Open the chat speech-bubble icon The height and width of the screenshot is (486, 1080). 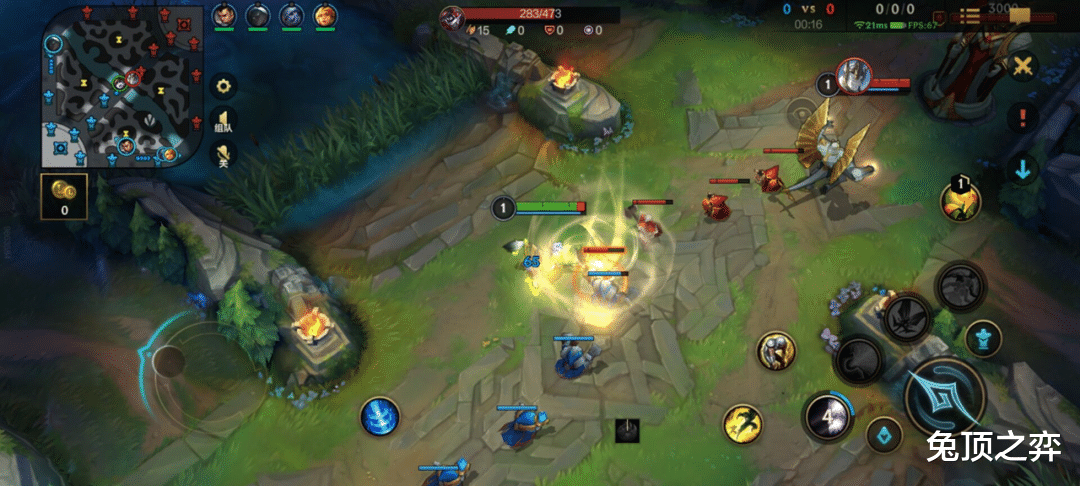(x=1020, y=15)
